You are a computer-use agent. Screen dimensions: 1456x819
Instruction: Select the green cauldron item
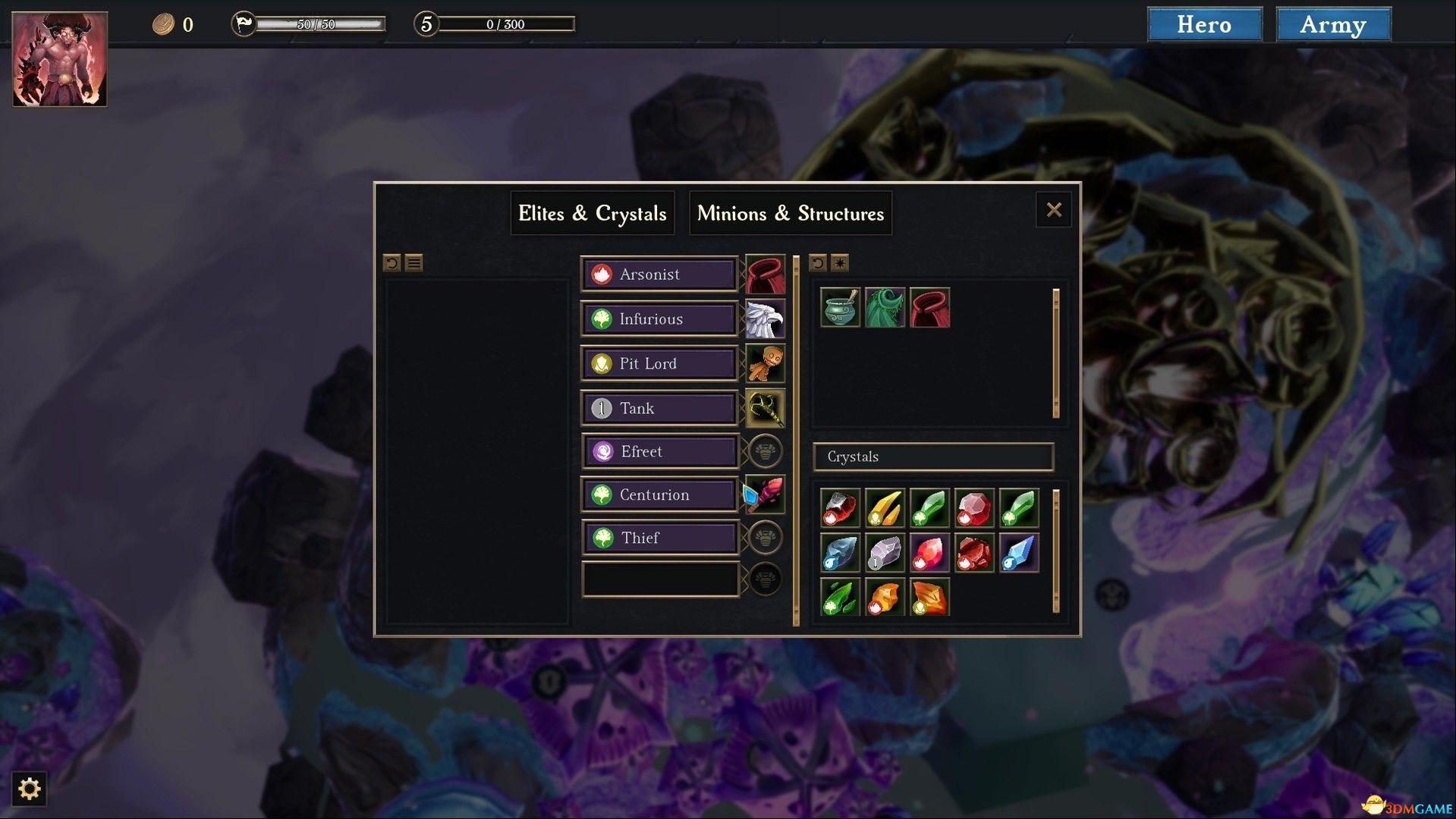click(x=840, y=308)
